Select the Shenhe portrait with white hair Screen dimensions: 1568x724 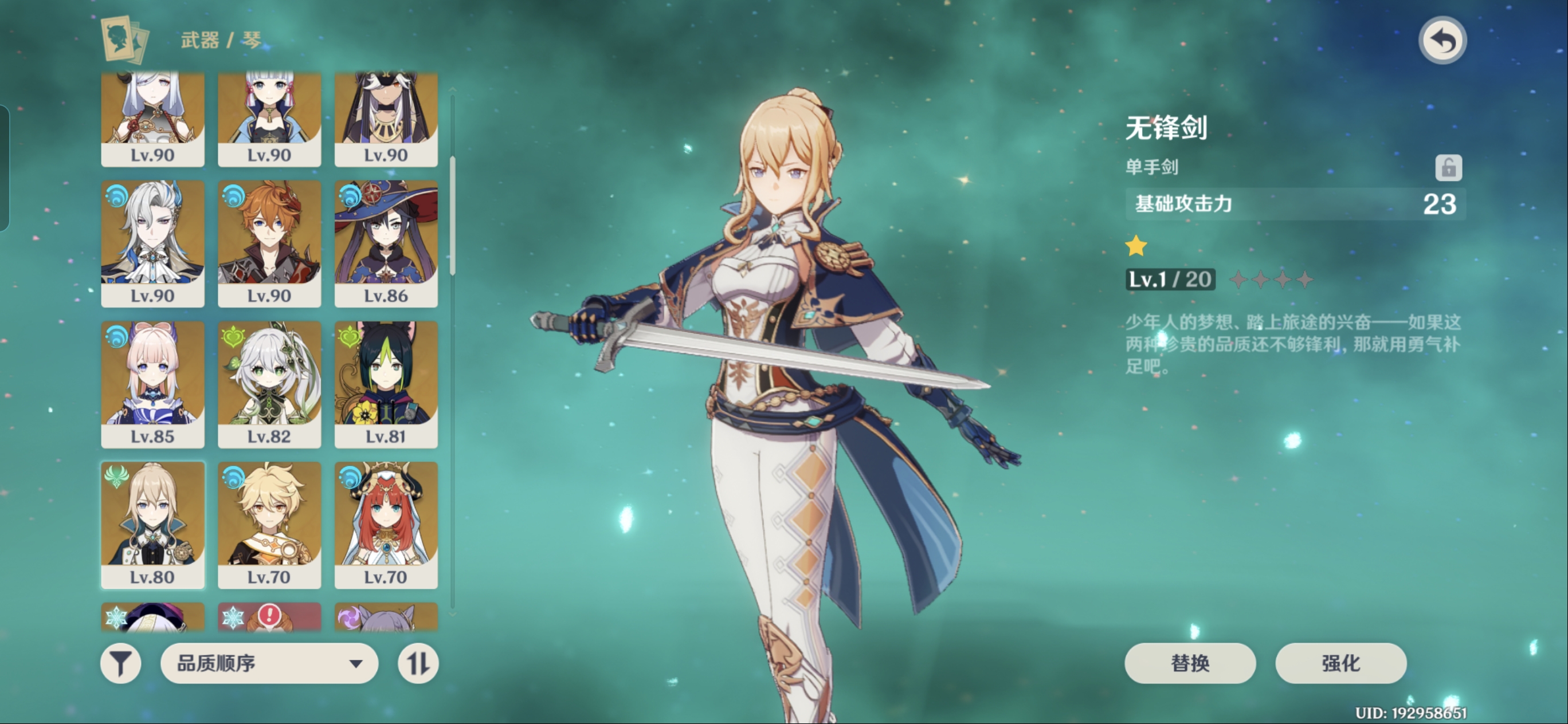tap(152, 119)
